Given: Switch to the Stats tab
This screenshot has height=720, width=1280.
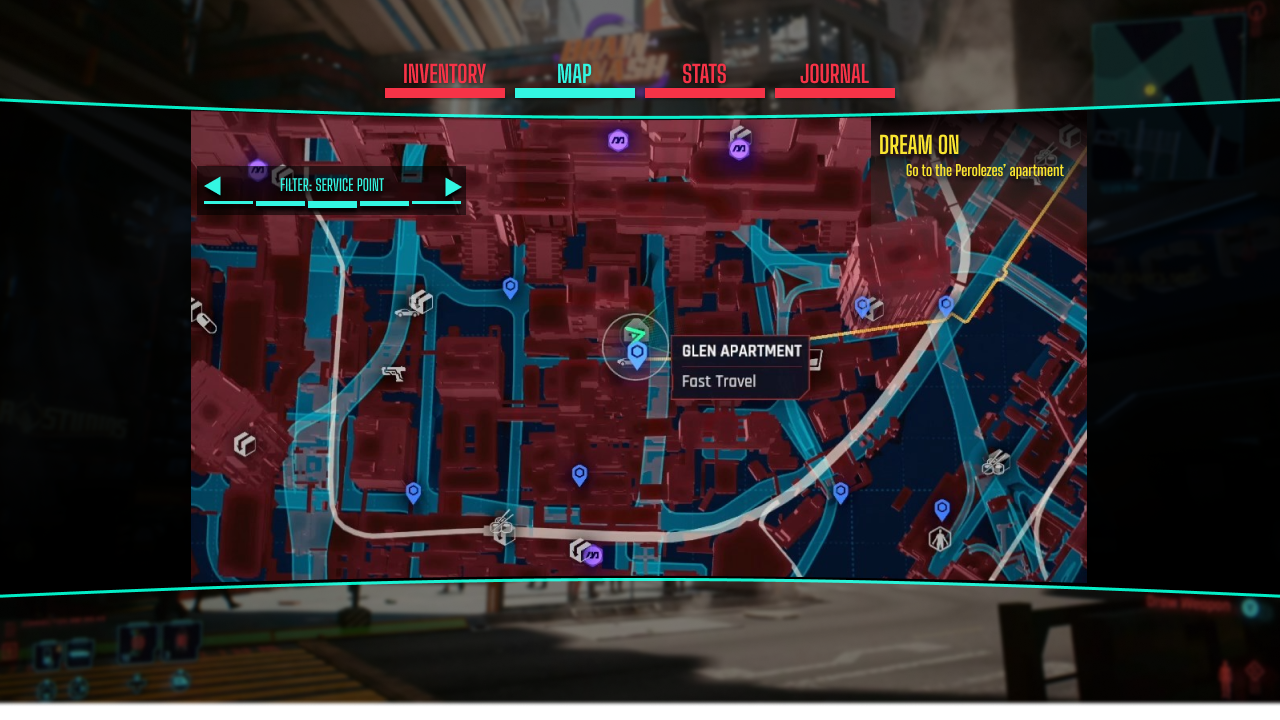Looking at the screenshot, I should click(x=705, y=73).
